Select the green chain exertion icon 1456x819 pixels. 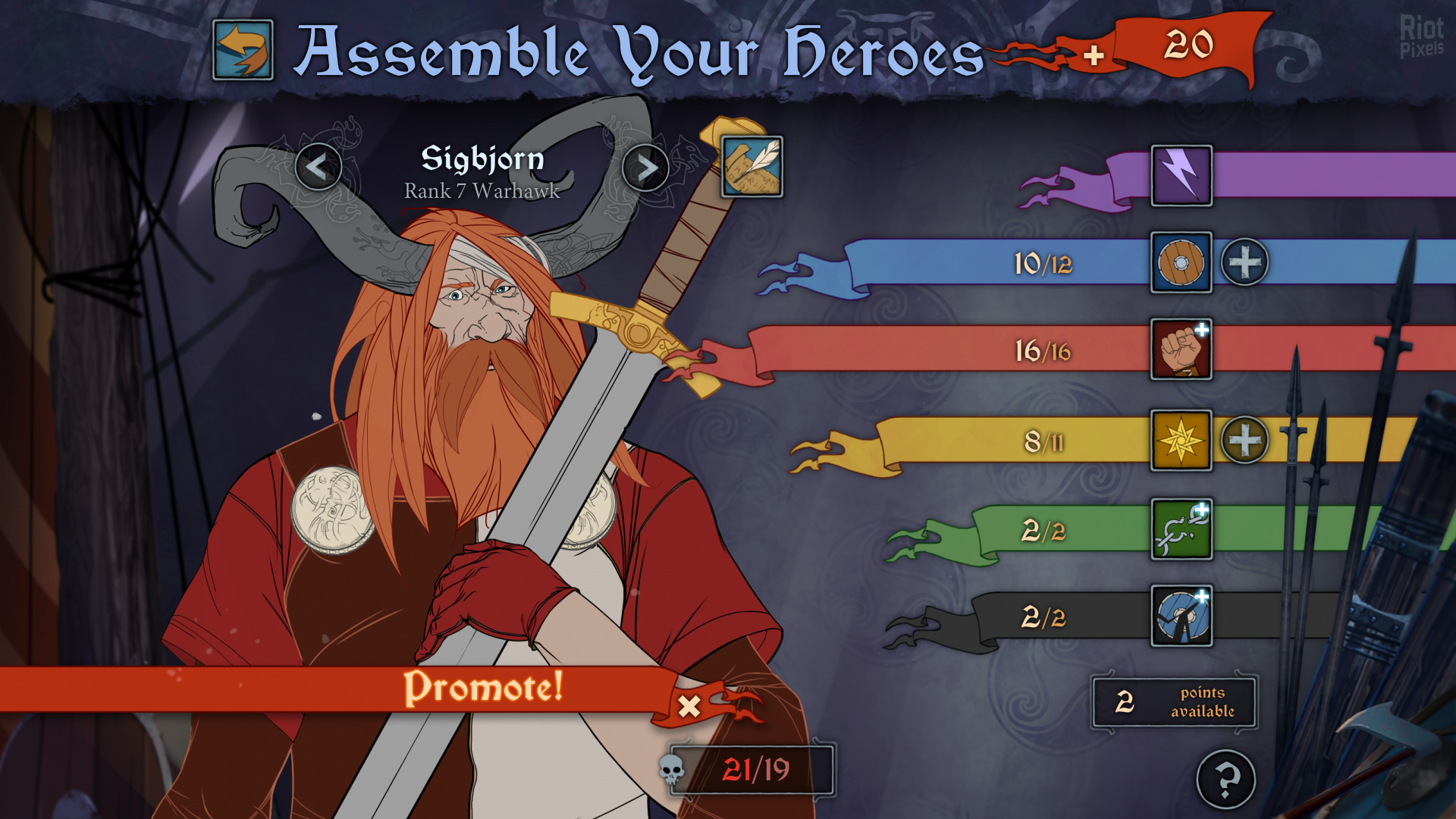[x=1181, y=529]
